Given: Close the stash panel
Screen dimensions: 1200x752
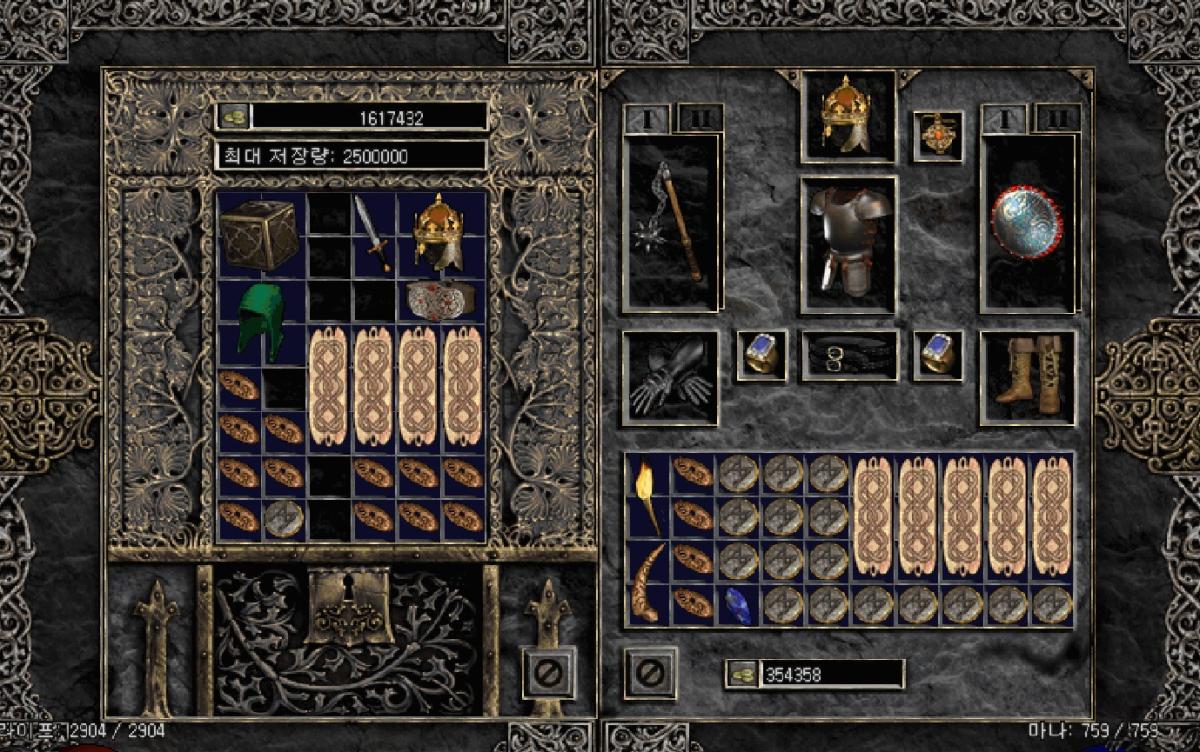Looking at the screenshot, I should [x=547, y=673].
